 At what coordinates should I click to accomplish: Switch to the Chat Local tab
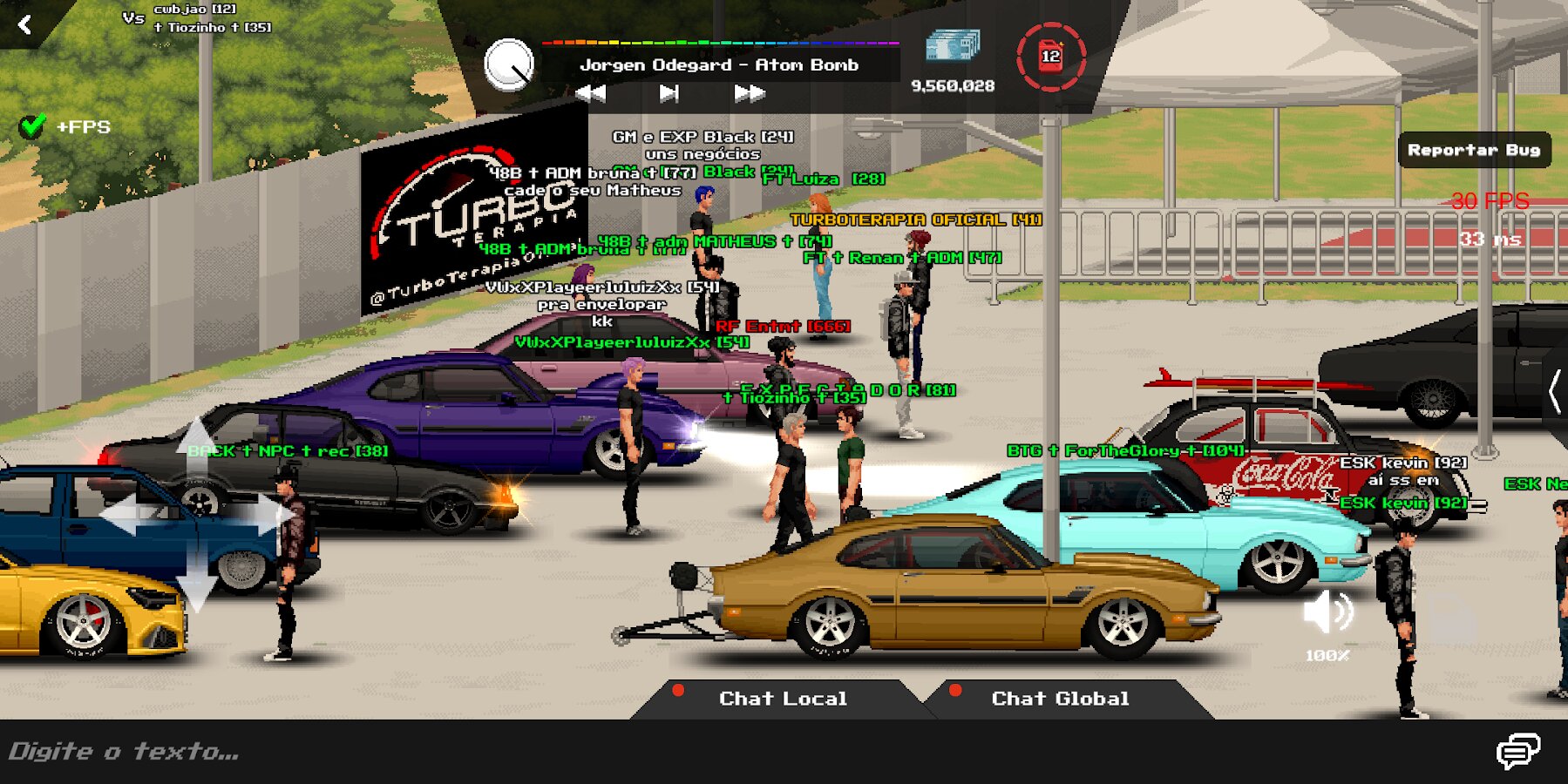782,699
